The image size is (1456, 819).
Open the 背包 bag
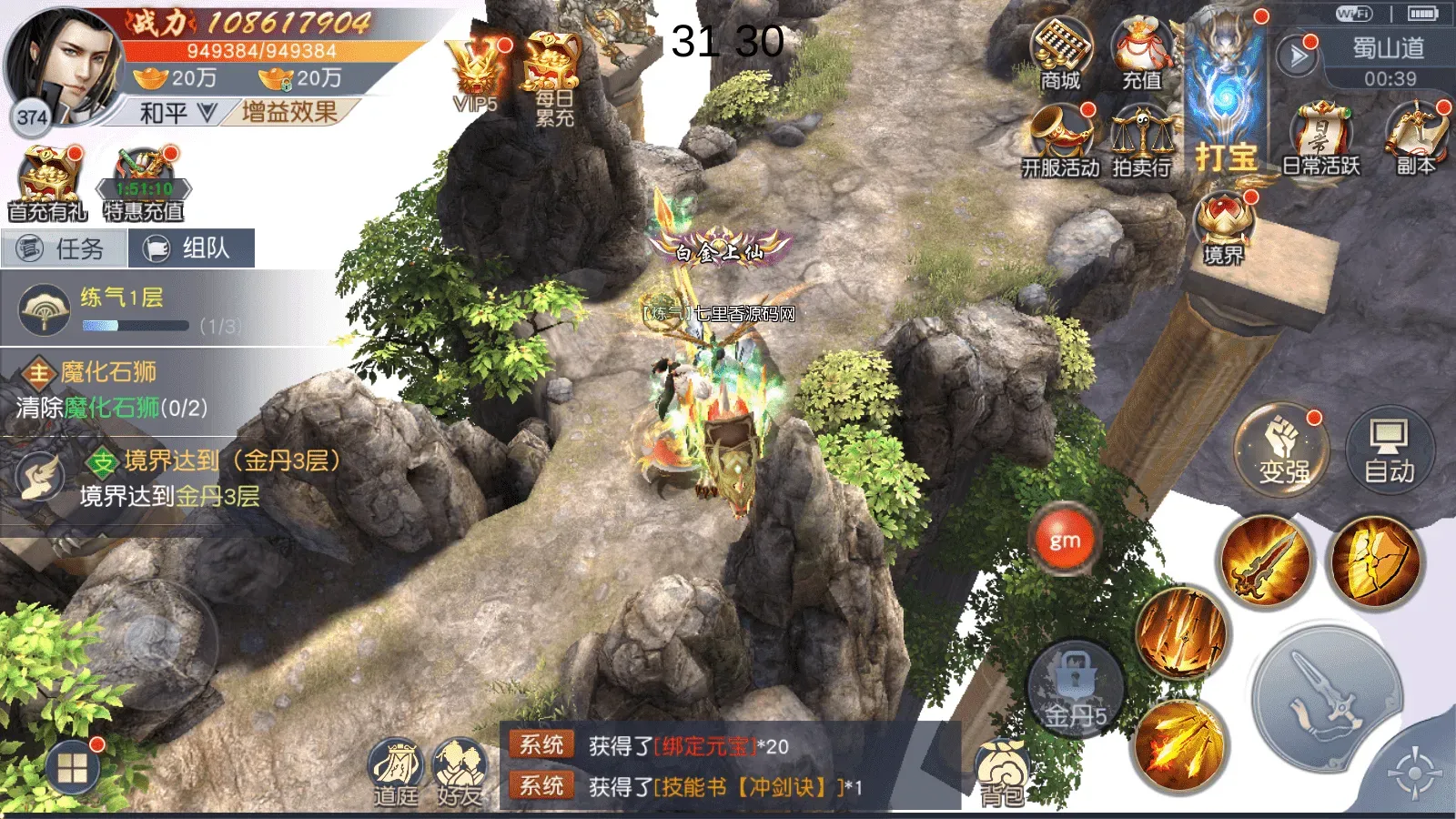[x=1002, y=773]
